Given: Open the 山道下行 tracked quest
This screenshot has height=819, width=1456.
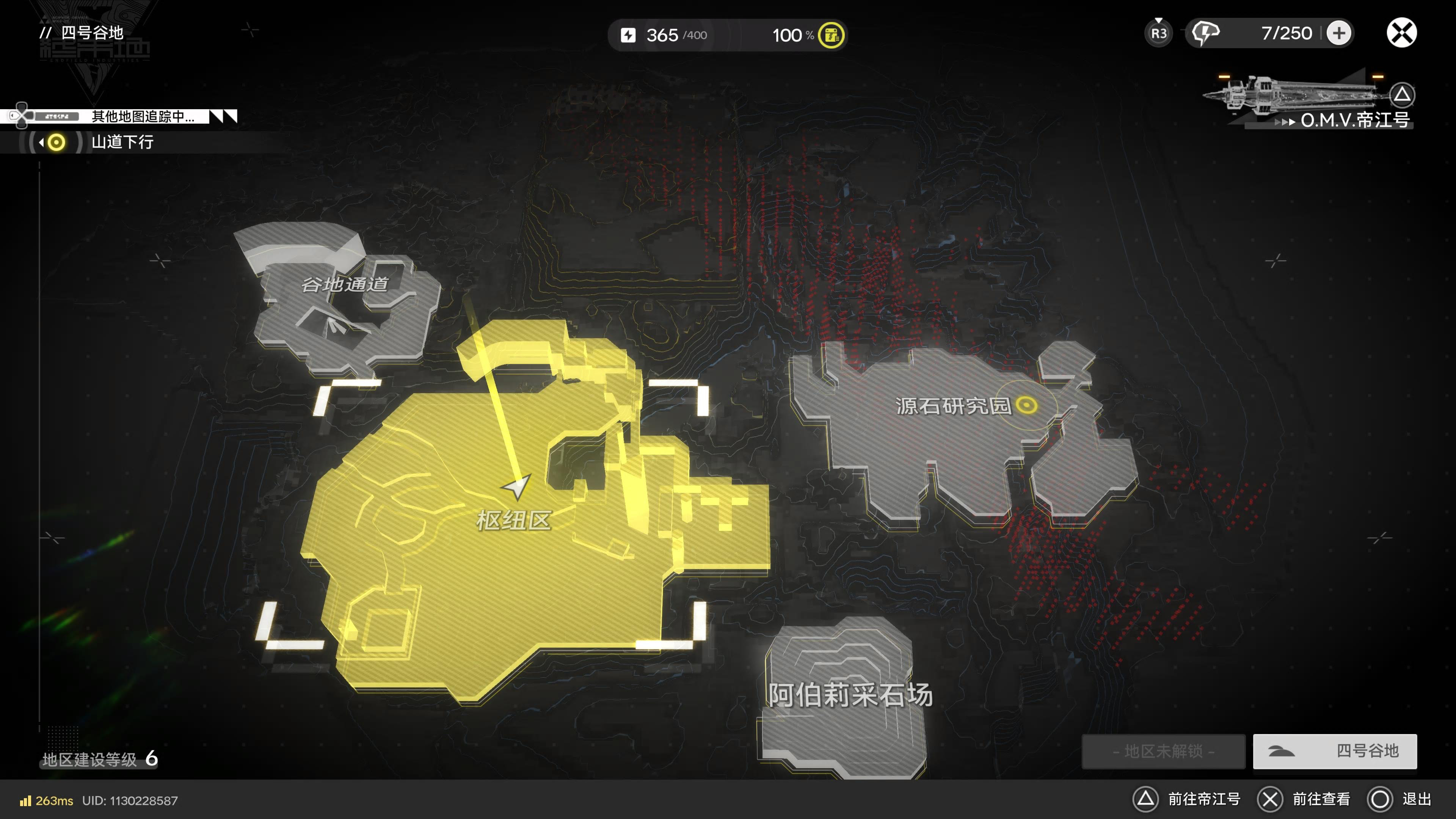Looking at the screenshot, I should tap(122, 142).
